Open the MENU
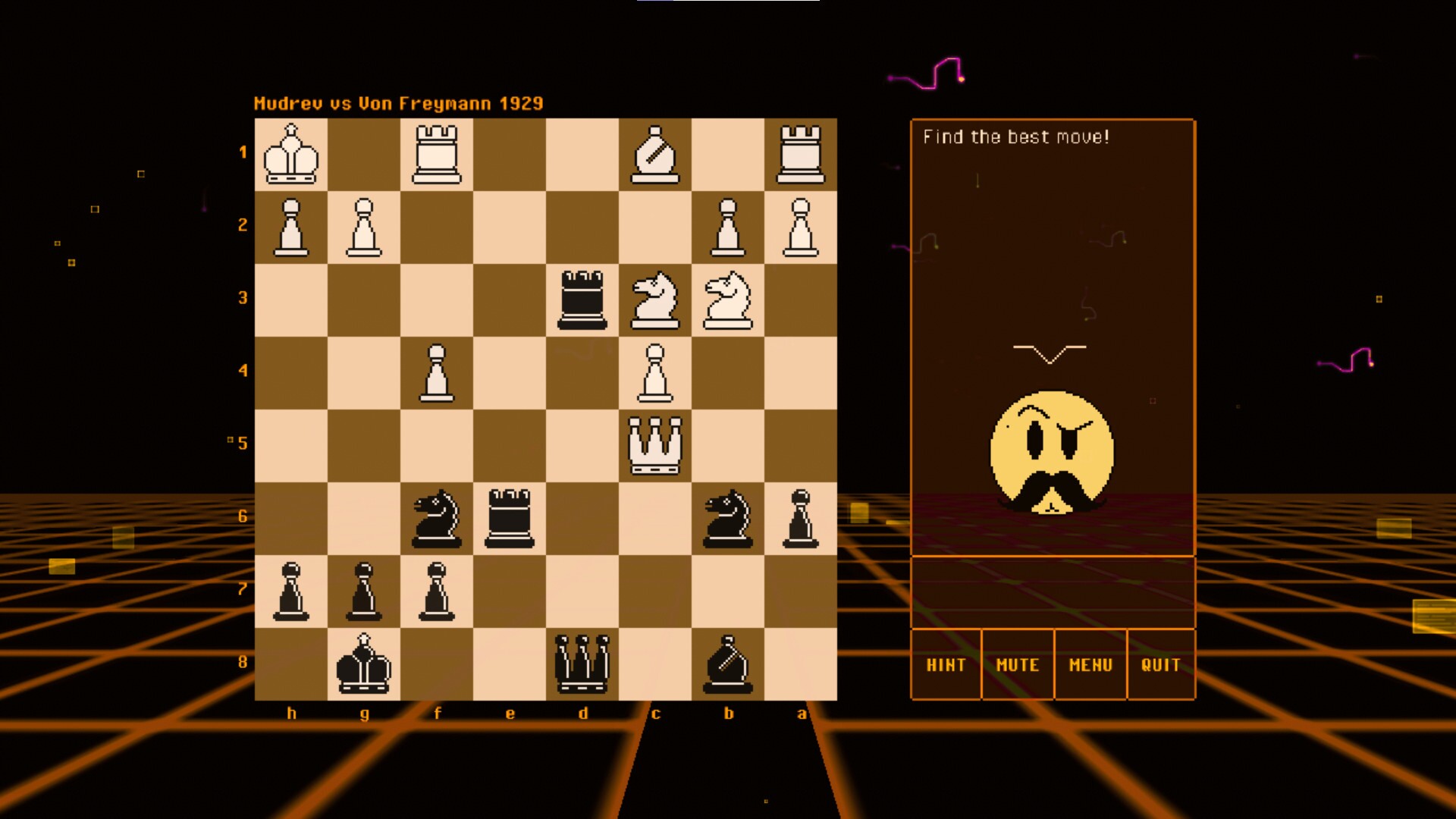This screenshot has width=1456, height=819. (1090, 665)
